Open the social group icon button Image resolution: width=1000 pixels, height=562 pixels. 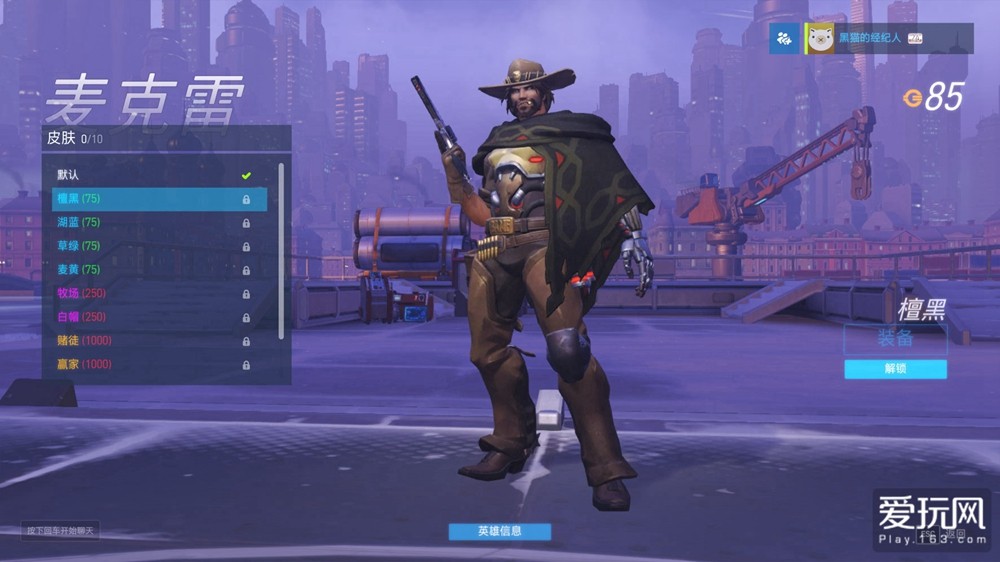[x=784, y=39]
